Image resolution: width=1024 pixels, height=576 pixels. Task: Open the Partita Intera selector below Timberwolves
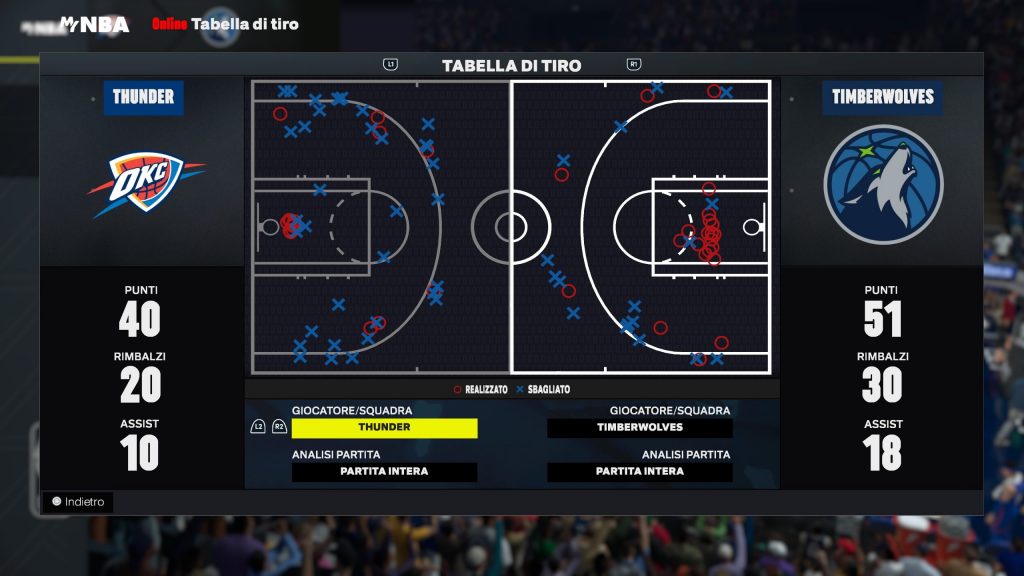[x=640, y=472]
